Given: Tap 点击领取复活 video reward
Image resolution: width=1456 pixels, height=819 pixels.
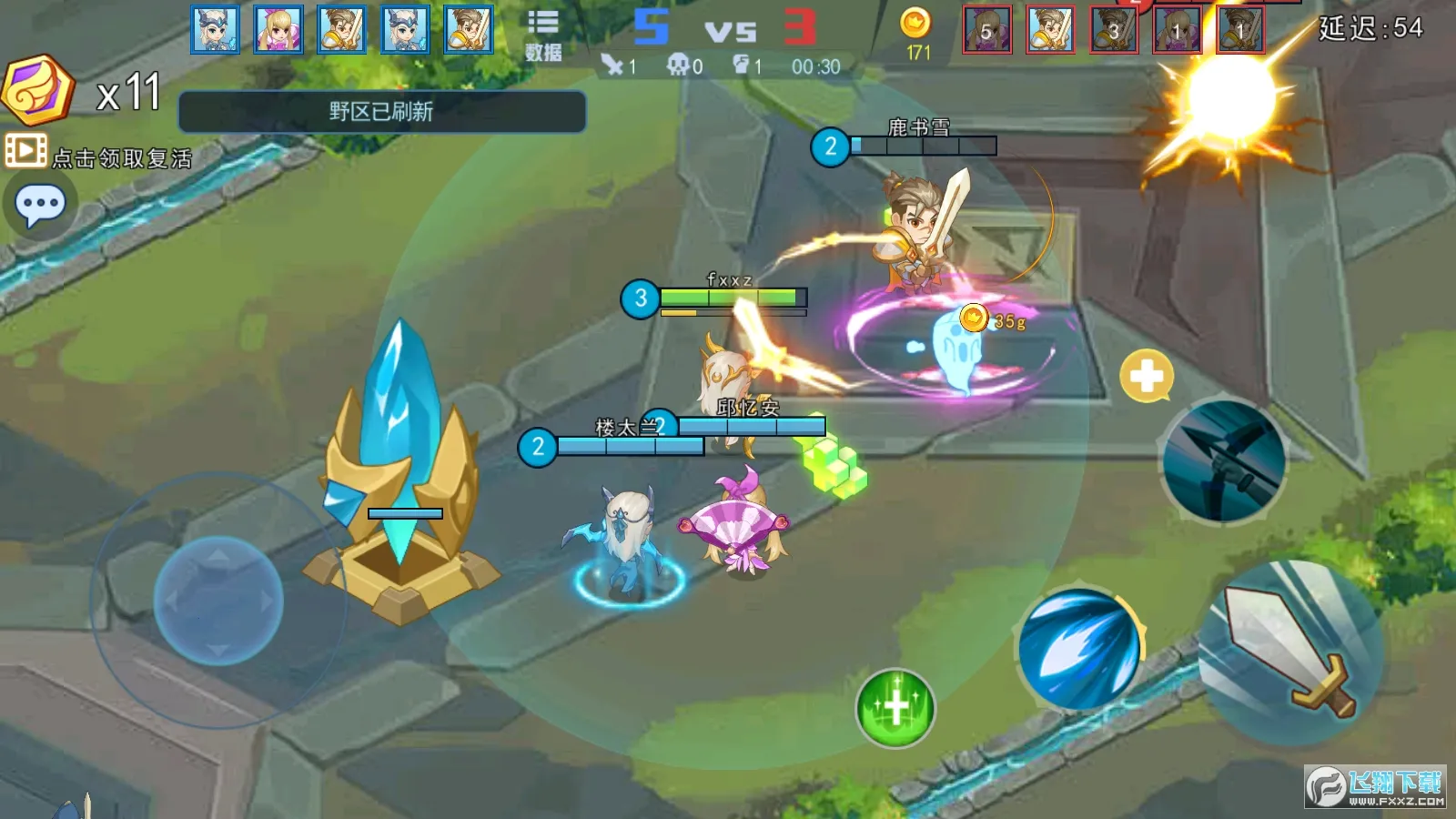Looking at the screenshot, I should click(x=100, y=155).
